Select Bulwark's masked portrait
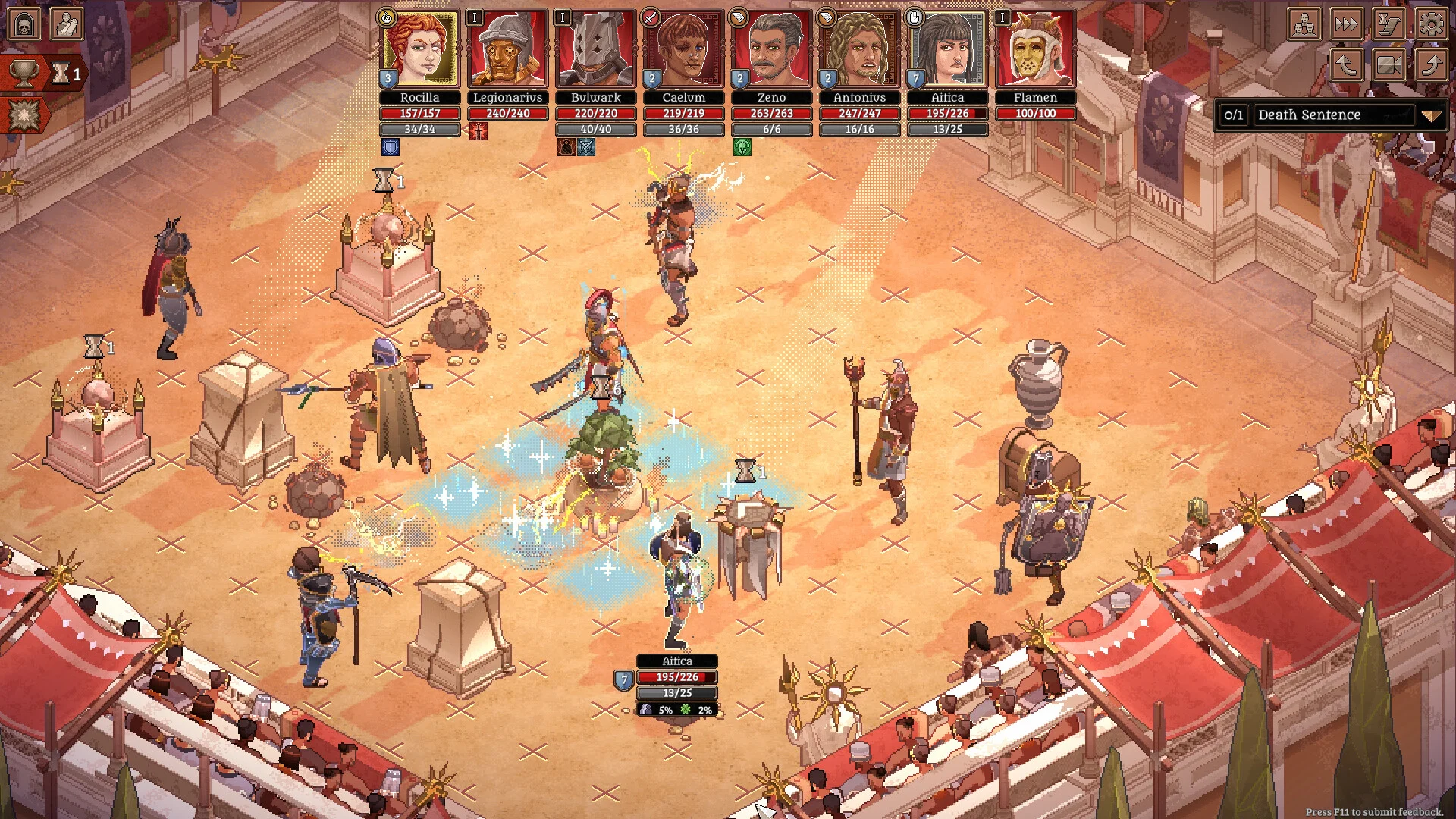 595,49
